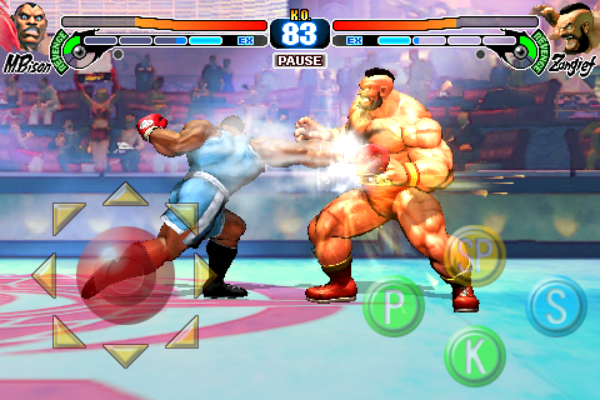The height and width of the screenshot is (400, 600).
Task: Activate the blue S button
Action: point(556,306)
